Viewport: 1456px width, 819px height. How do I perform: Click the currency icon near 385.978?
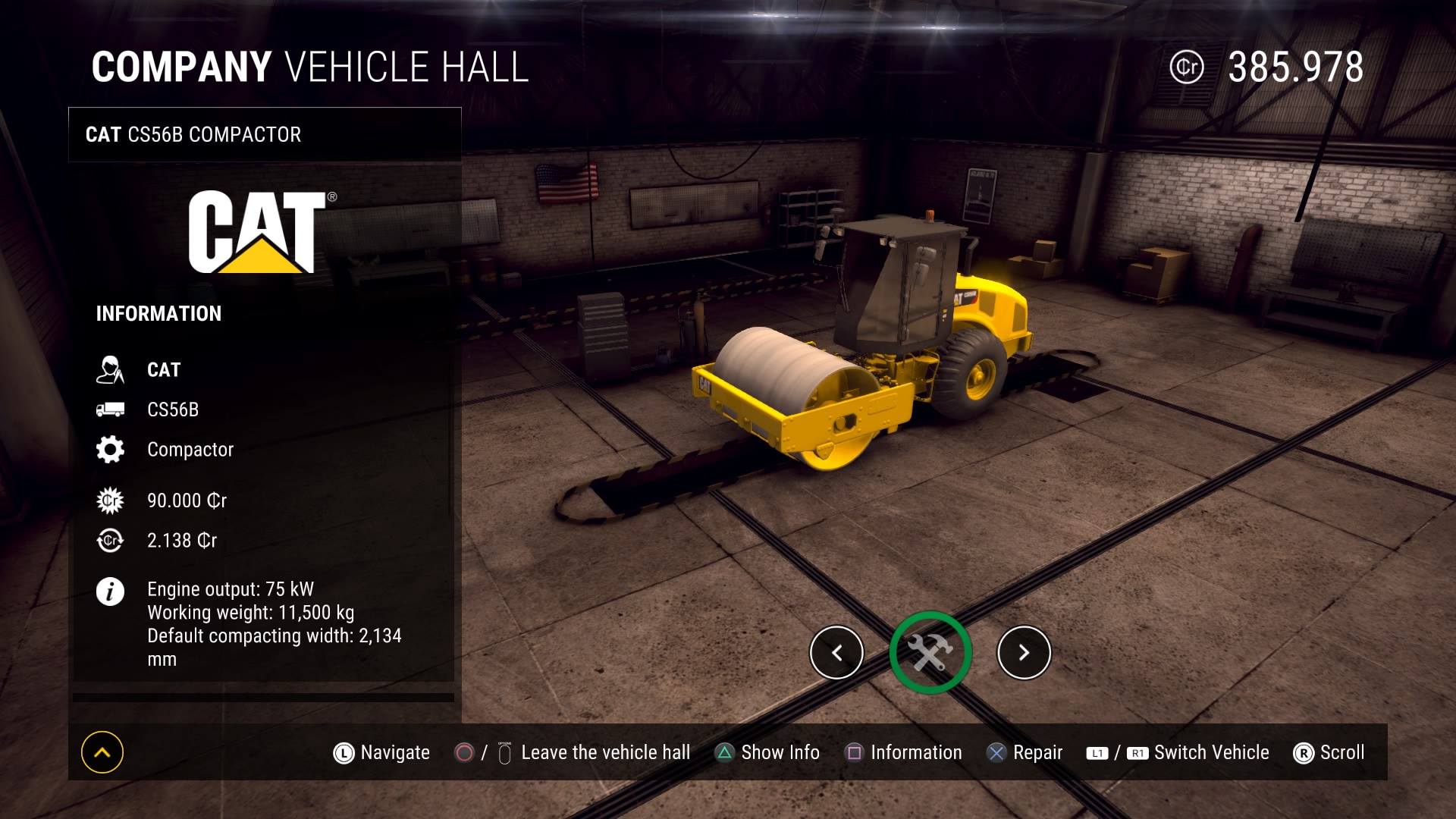1188,67
